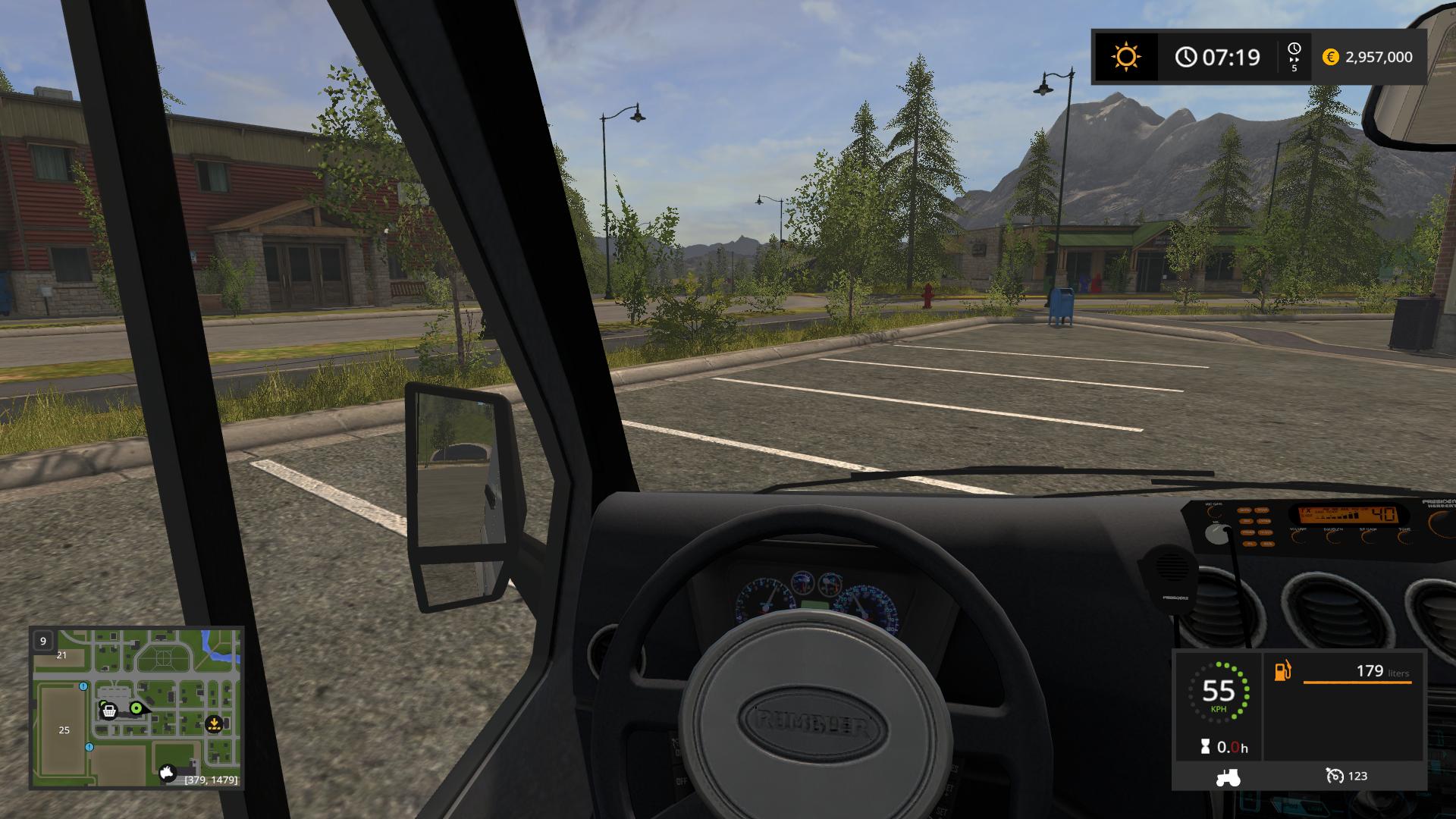The image size is (1456, 819).
Task: Select the green player position marker on minimap
Action: 136,708
